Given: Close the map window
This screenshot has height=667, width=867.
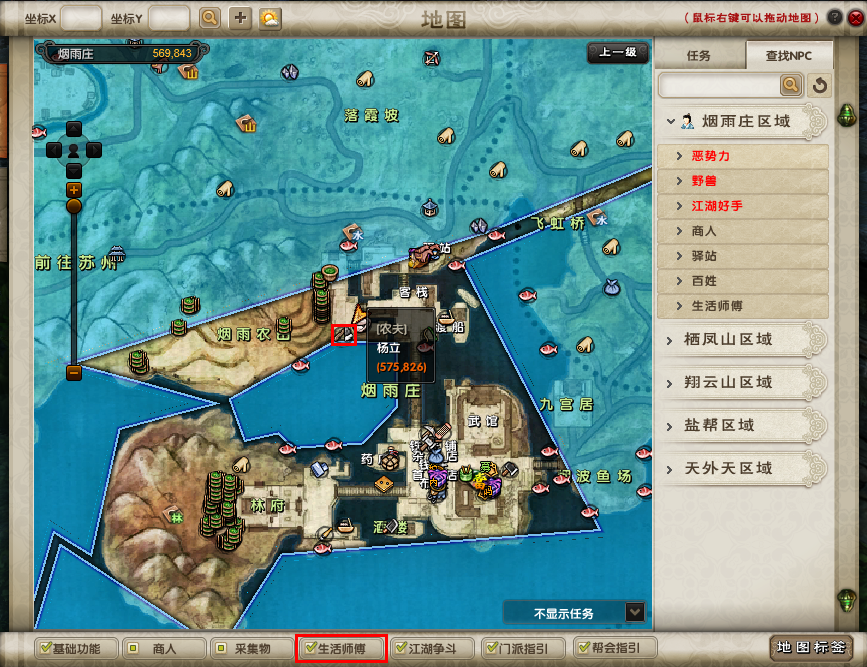Looking at the screenshot, I should click(852, 17).
